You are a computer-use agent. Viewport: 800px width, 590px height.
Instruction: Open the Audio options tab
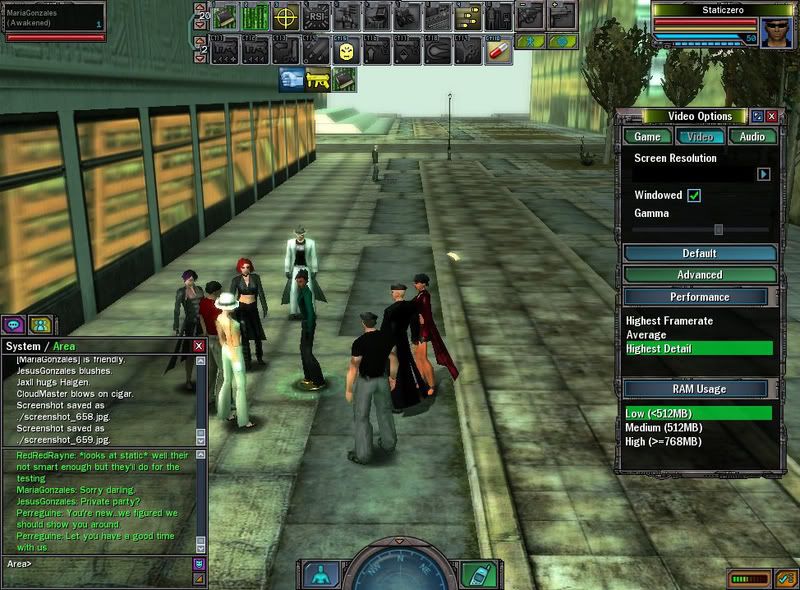752,137
